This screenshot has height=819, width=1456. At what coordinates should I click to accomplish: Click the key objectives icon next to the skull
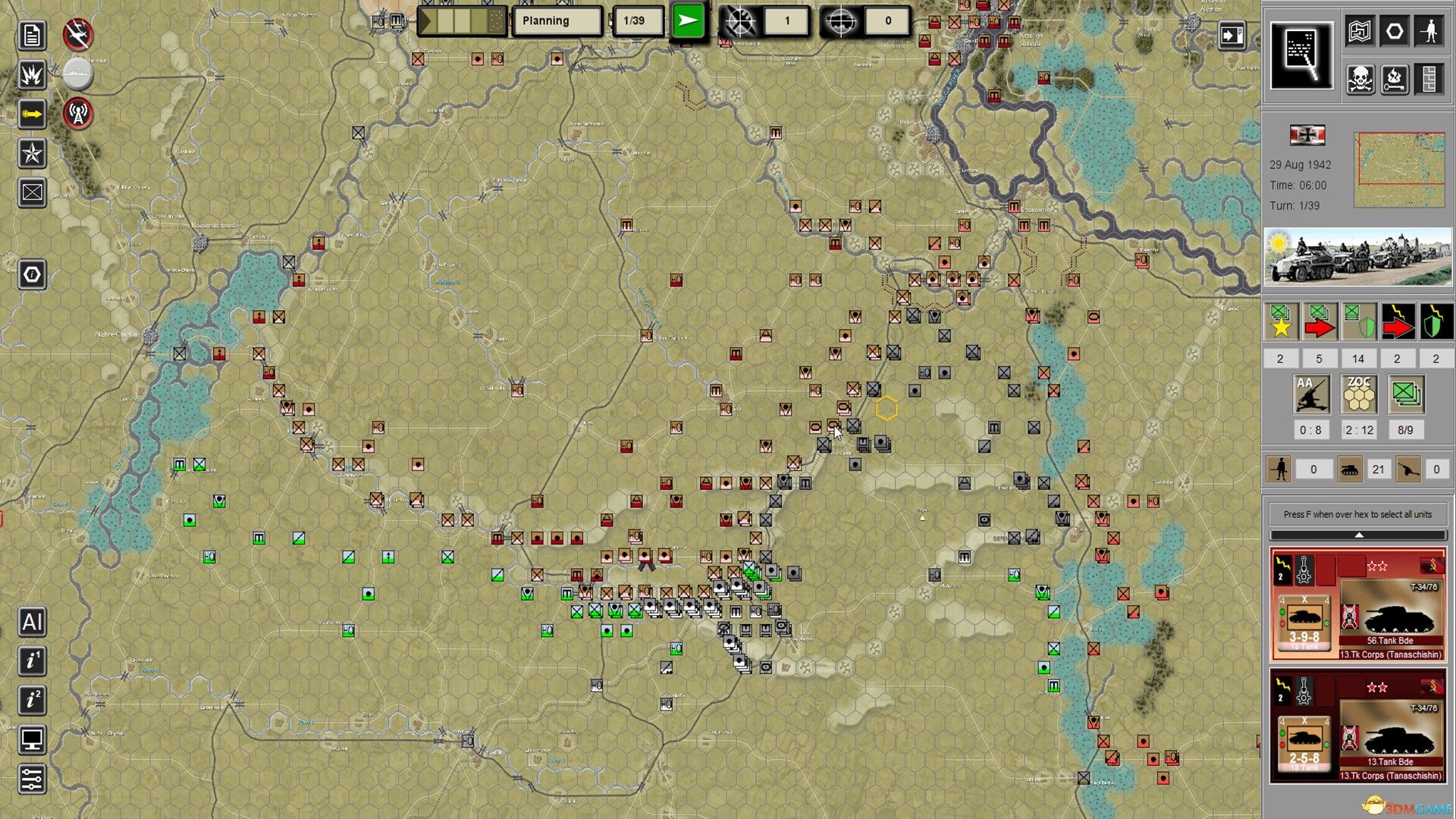tap(1395, 79)
